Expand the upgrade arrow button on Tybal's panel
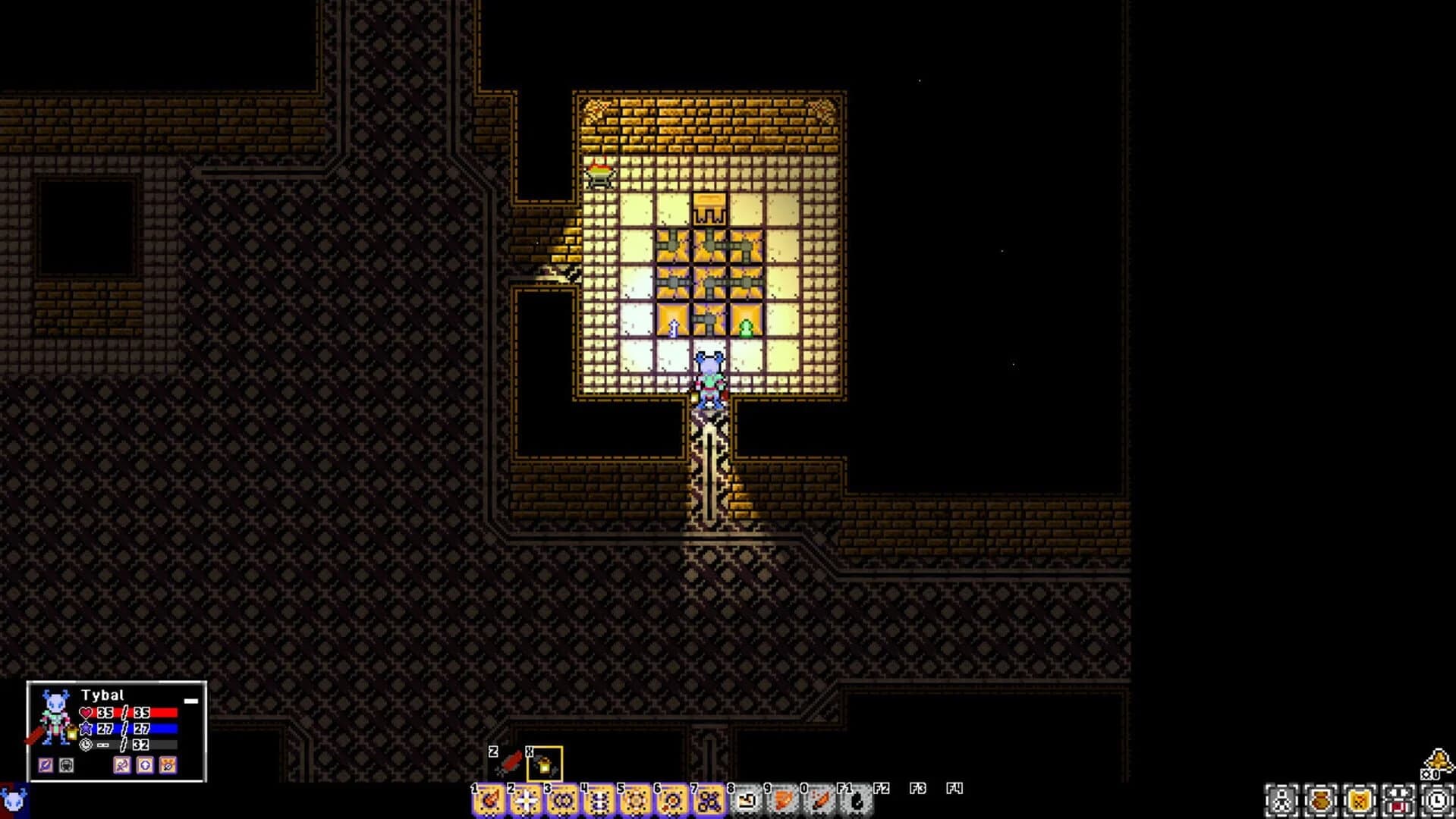This screenshot has width=1456, height=819. pos(145,766)
